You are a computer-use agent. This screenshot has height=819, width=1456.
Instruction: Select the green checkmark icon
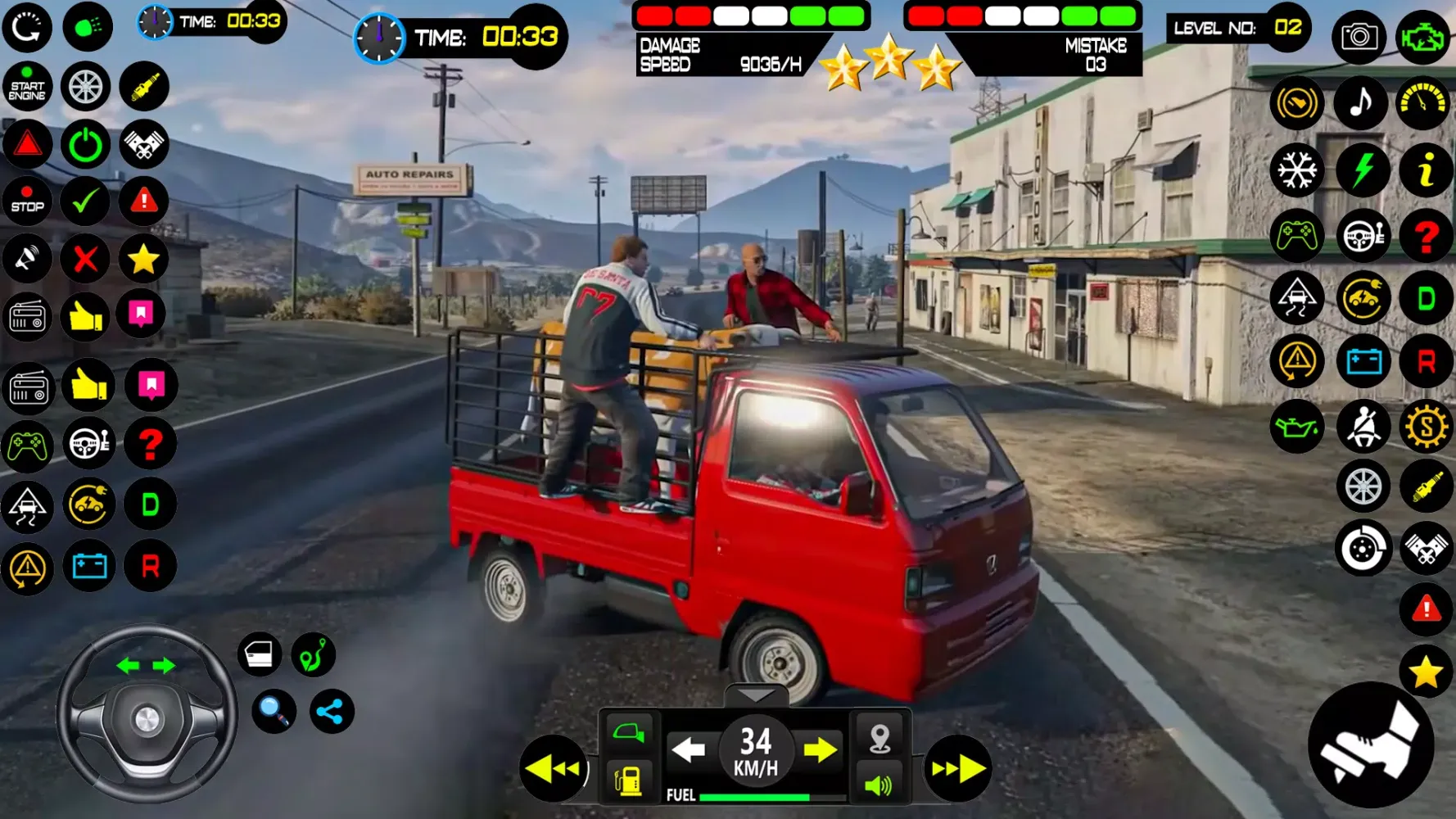pyautogui.click(x=85, y=201)
